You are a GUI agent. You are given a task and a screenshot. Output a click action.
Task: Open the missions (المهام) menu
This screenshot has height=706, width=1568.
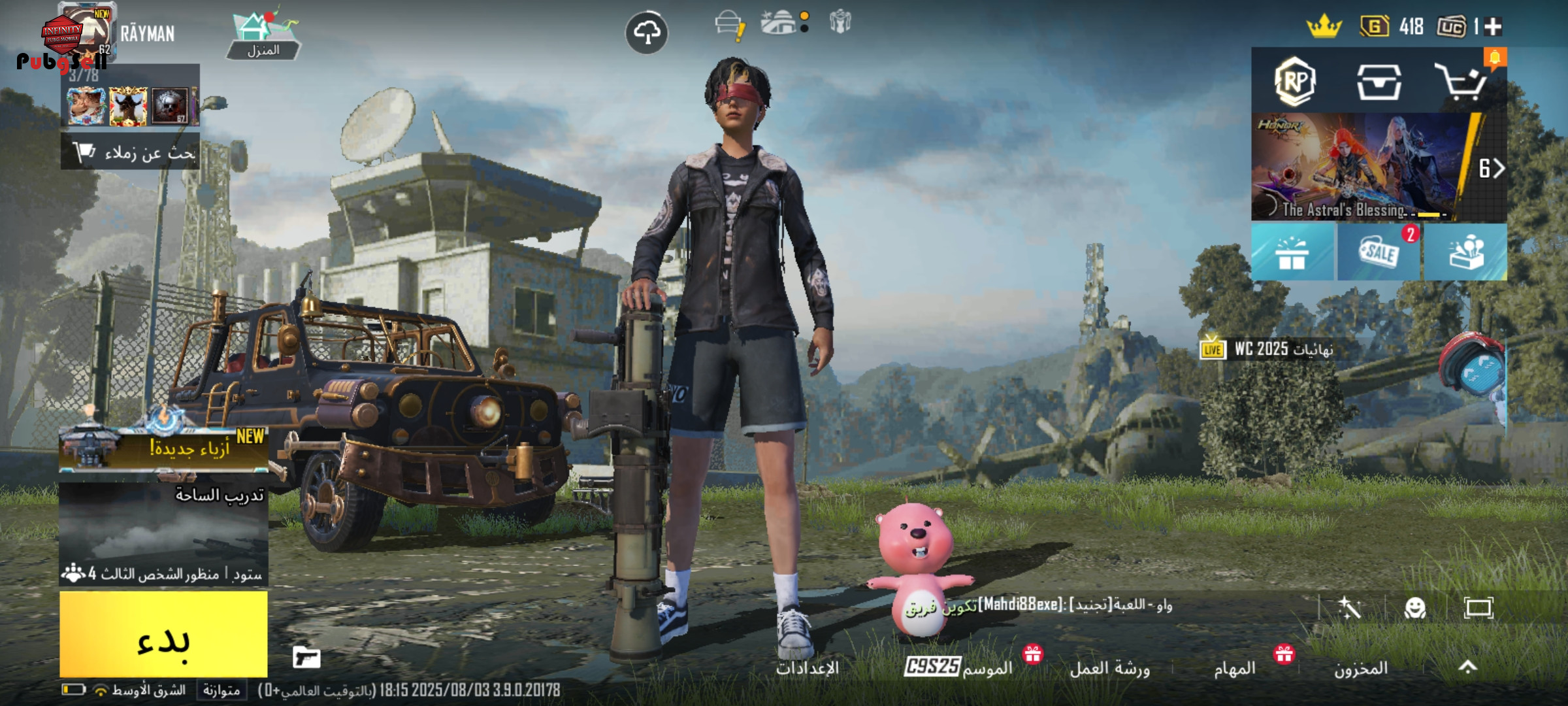(1234, 669)
